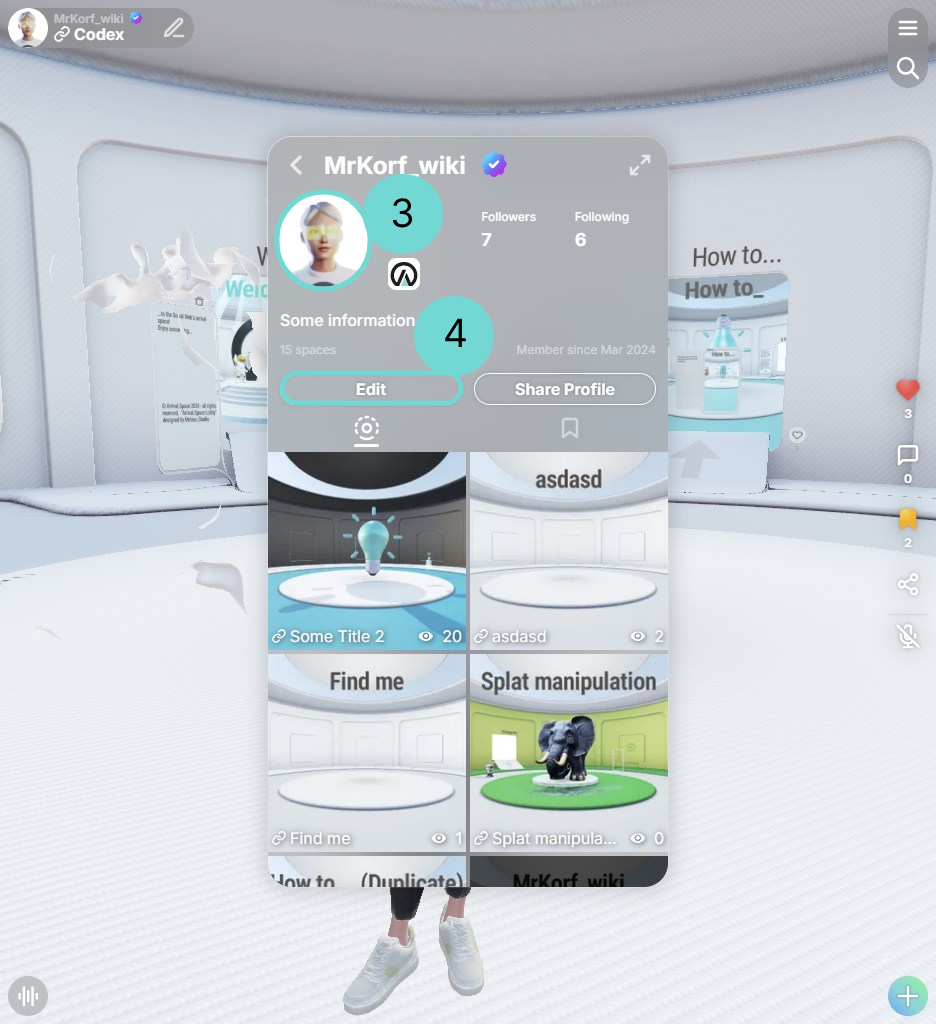Go back using the panel's arrow
The height and width of the screenshot is (1024, 936).
tap(296, 165)
